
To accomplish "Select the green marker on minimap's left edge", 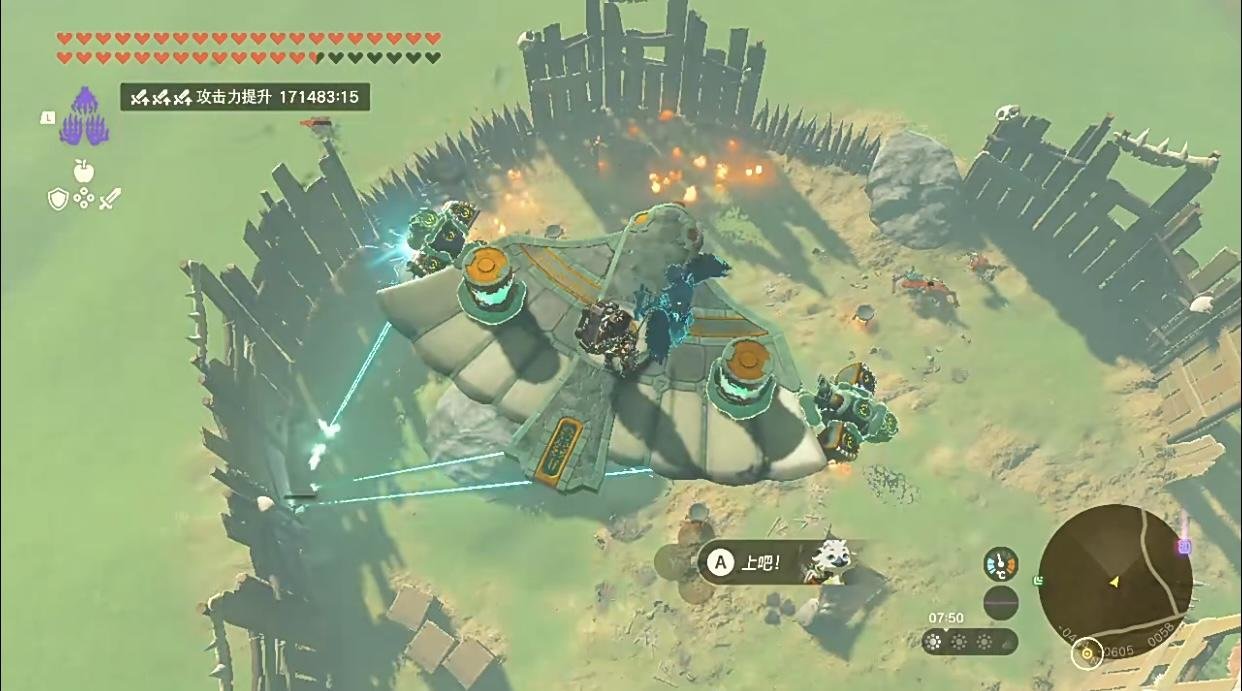I will [1040, 580].
